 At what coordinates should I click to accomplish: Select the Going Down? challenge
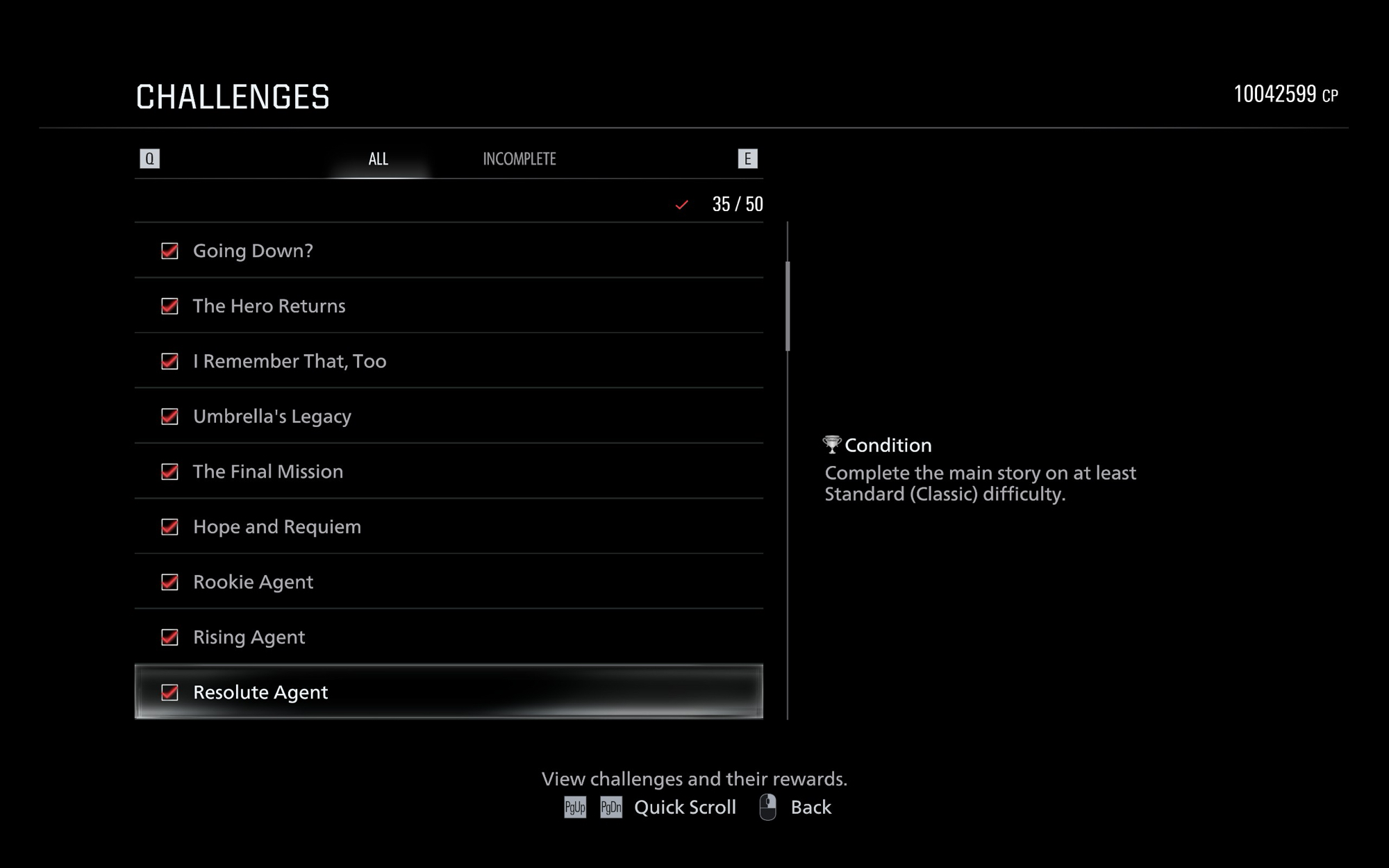[x=449, y=251]
